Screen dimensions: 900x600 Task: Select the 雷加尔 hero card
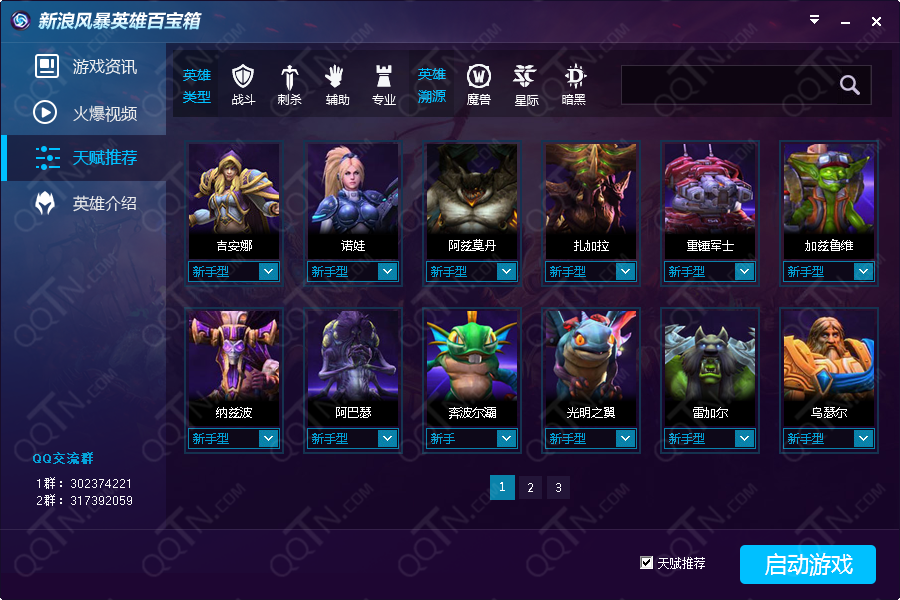click(710, 364)
